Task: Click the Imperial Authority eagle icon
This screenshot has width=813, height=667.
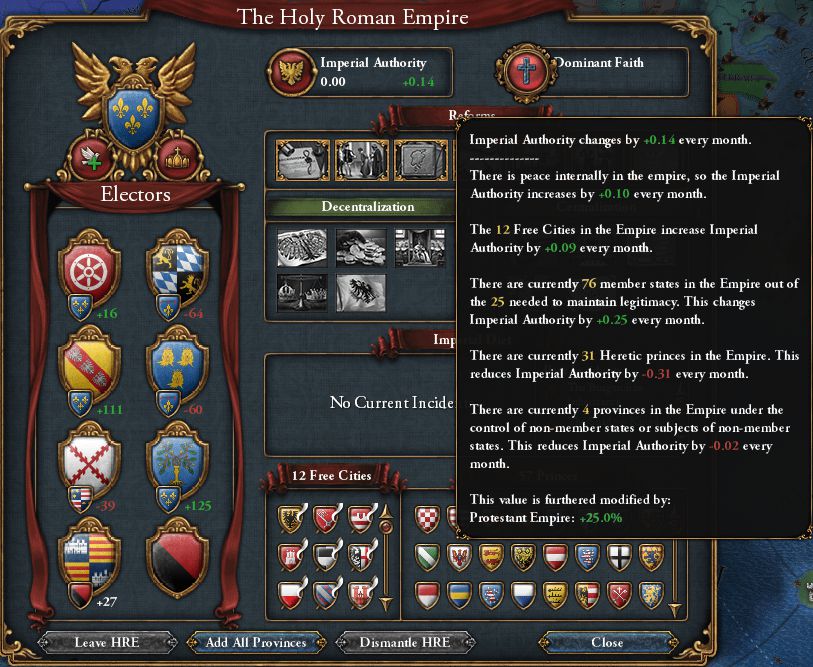Action: [x=293, y=71]
